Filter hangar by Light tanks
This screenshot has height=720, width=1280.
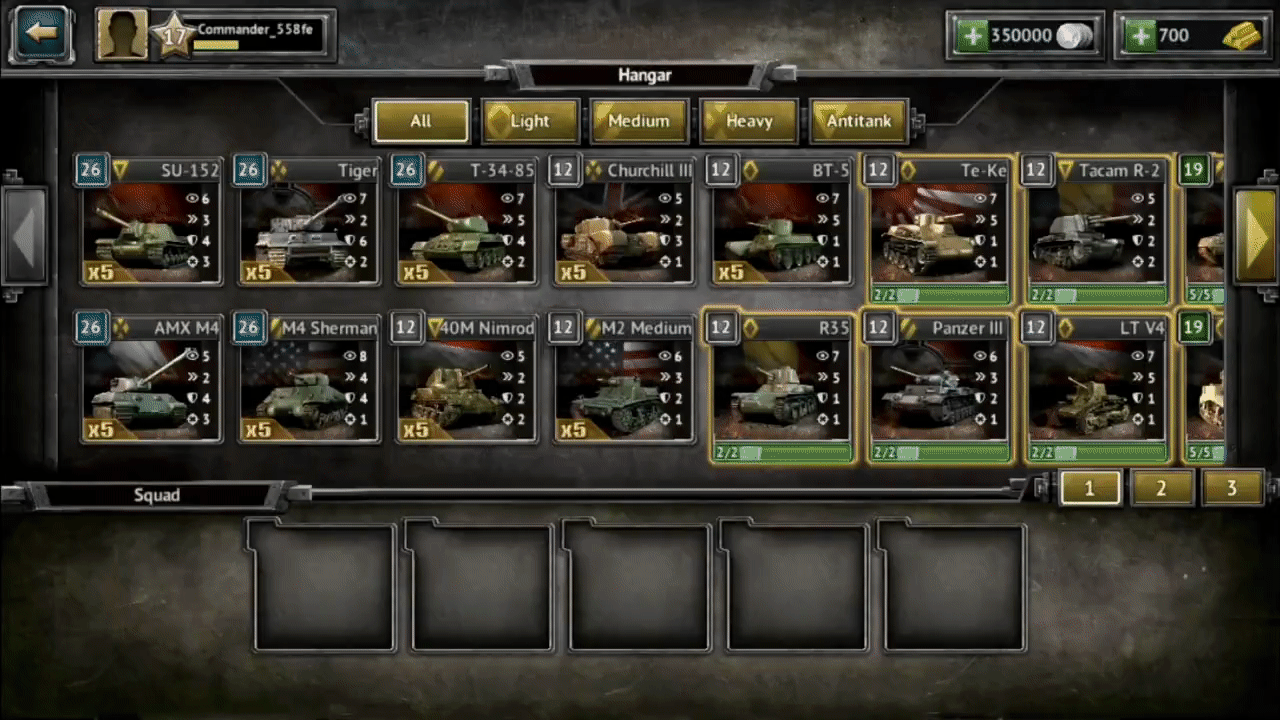click(x=530, y=121)
